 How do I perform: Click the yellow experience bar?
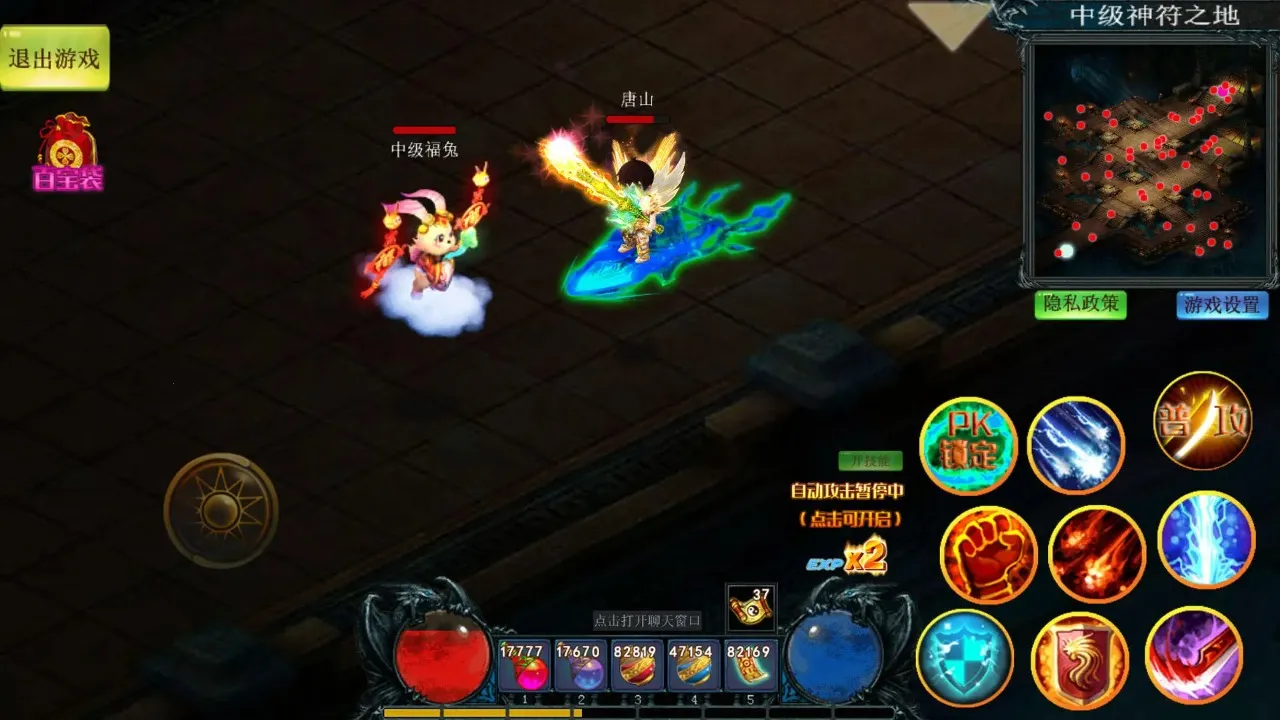[520, 713]
